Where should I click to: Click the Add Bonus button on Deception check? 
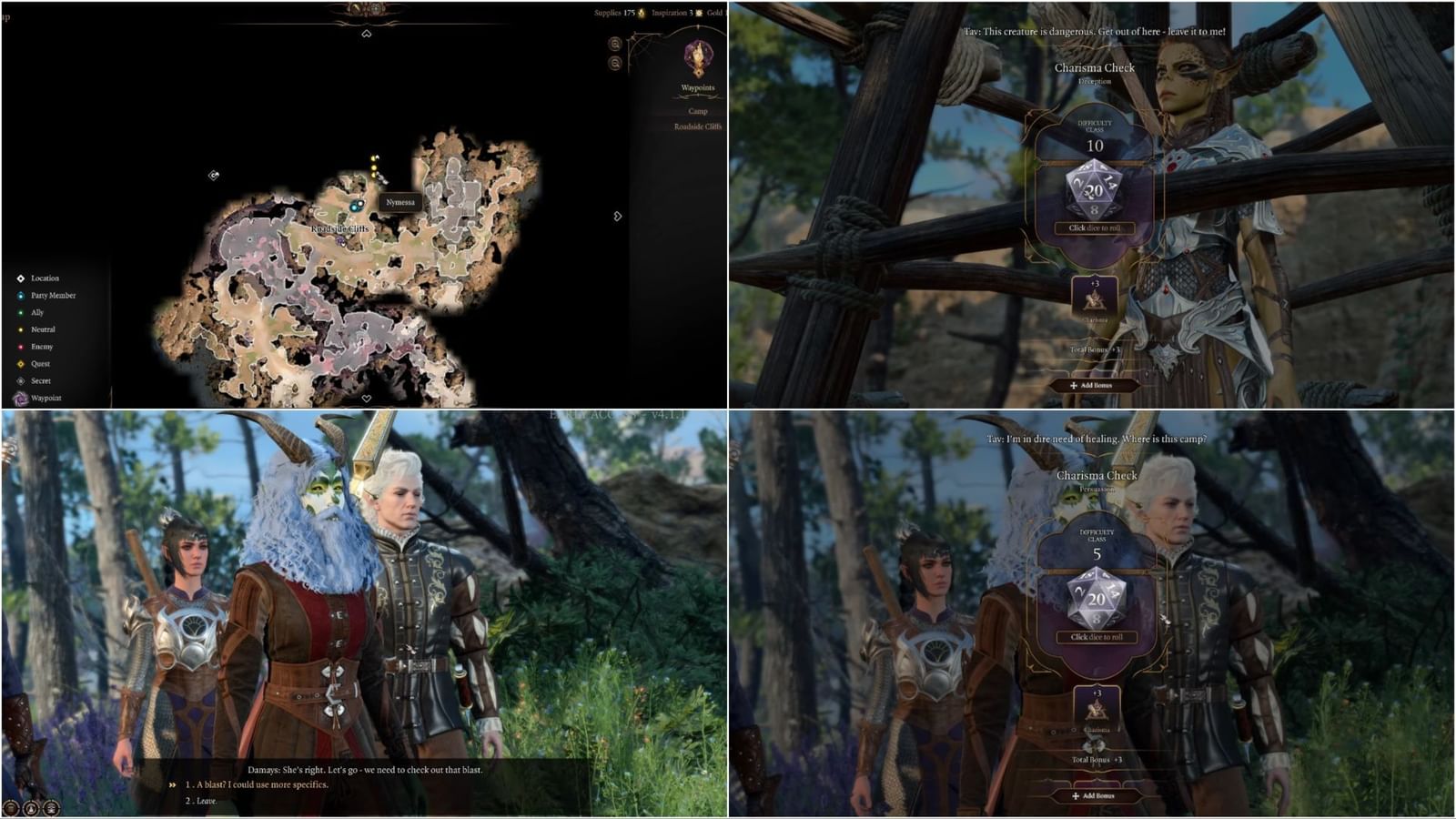(x=1096, y=385)
